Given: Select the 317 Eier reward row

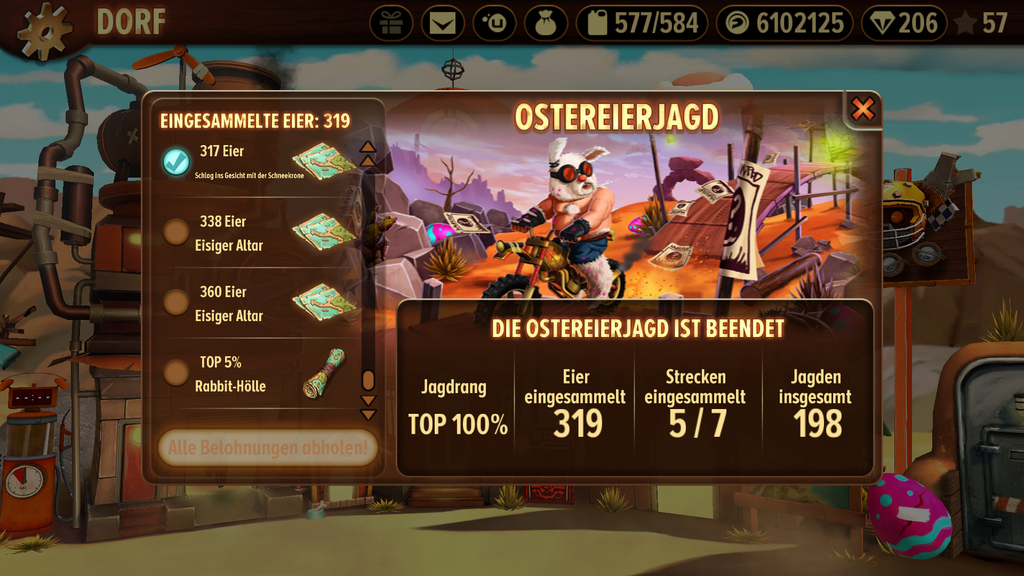Looking at the screenshot, I should [x=262, y=160].
